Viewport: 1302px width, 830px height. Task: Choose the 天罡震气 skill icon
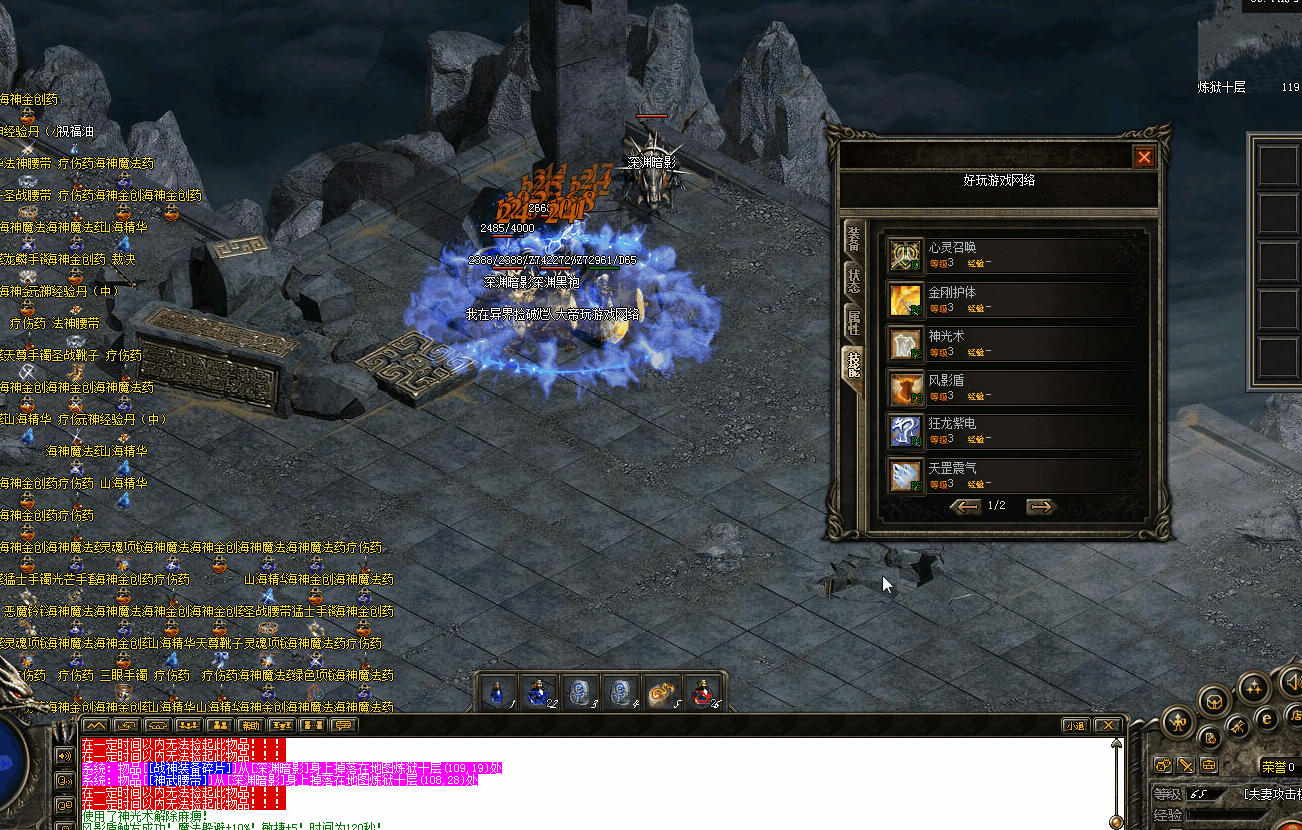tap(906, 475)
